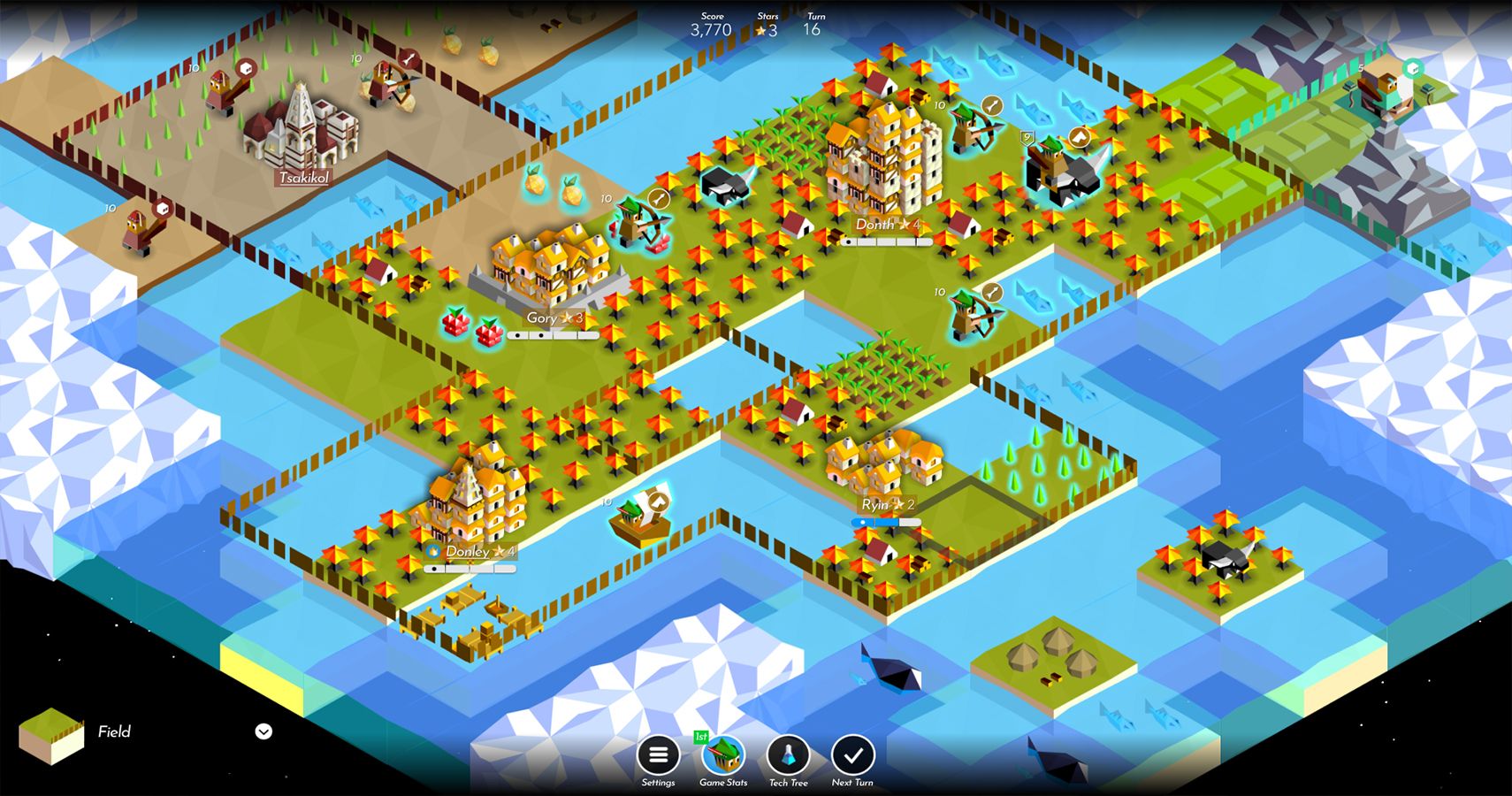Screen dimensions: 1512x796
Task: Click the shield 9 defense badge on the warrior
Action: click(x=1026, y=138)
